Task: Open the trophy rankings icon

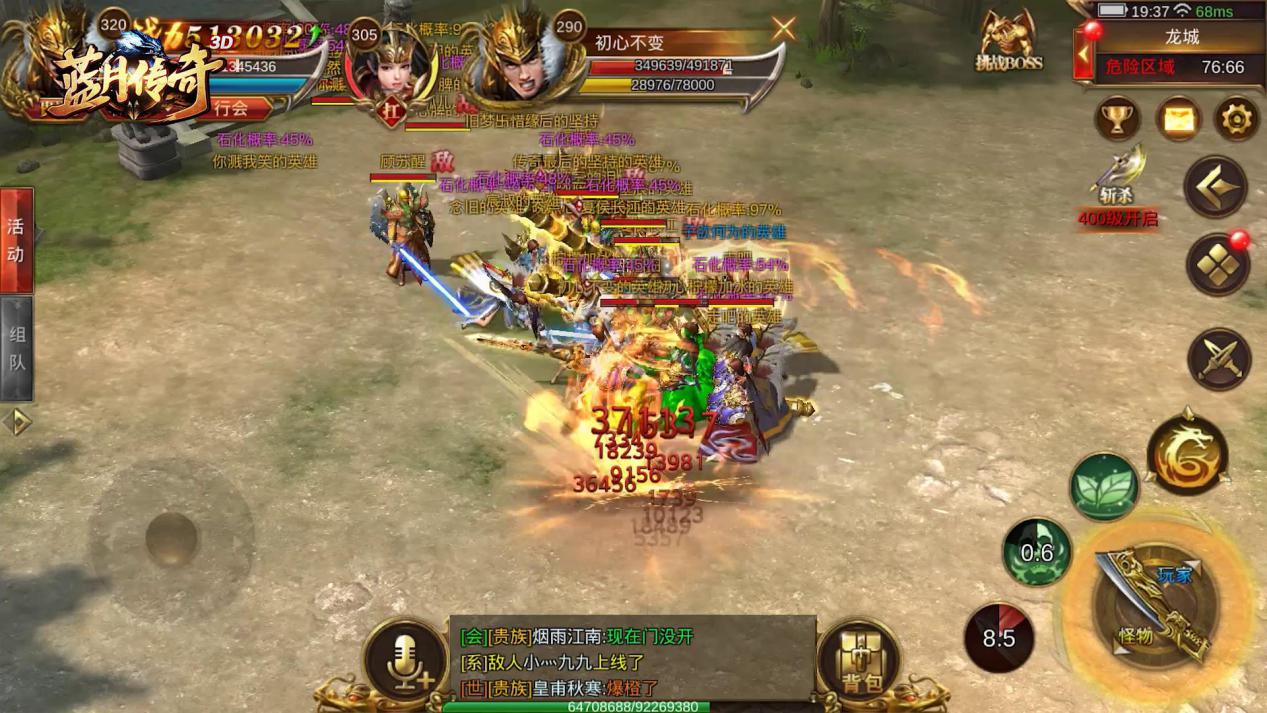Action: (x=1117, y=120)
